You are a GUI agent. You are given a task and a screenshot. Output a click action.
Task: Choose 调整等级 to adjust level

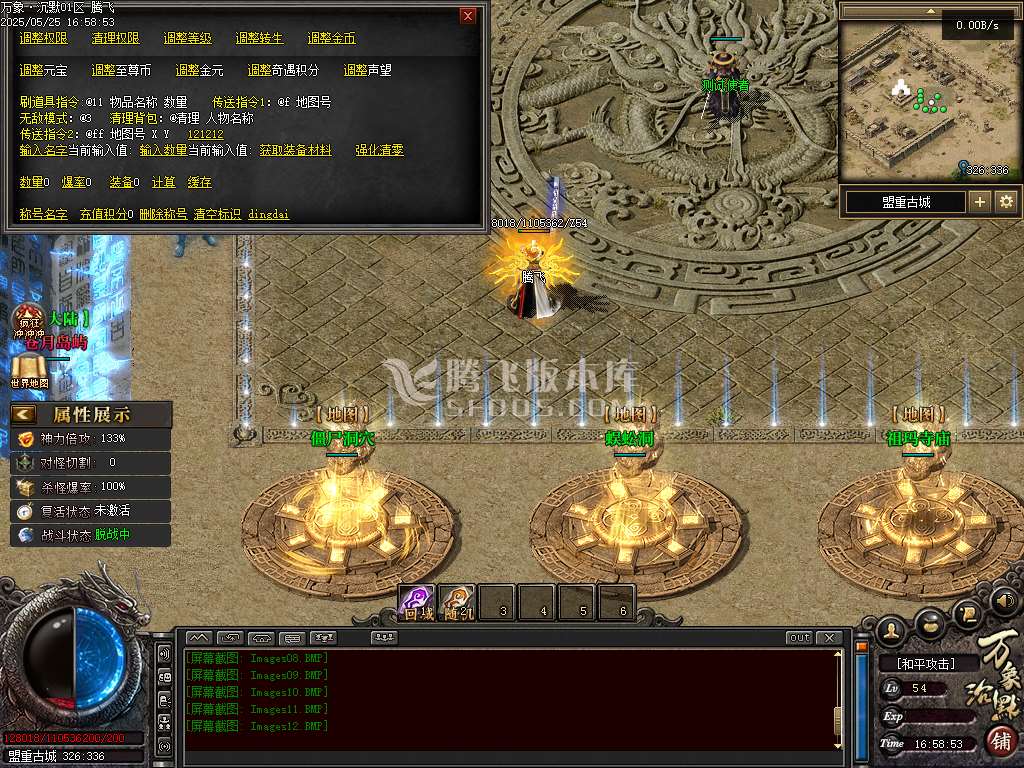click(x=187, y=38)
